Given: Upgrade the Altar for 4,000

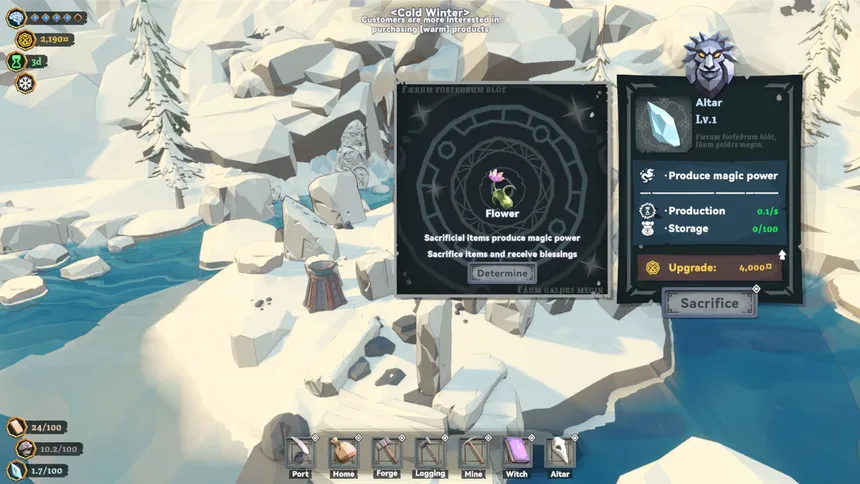Looking at the screenshot, I should pyautogui.click(x=711, y=268).
